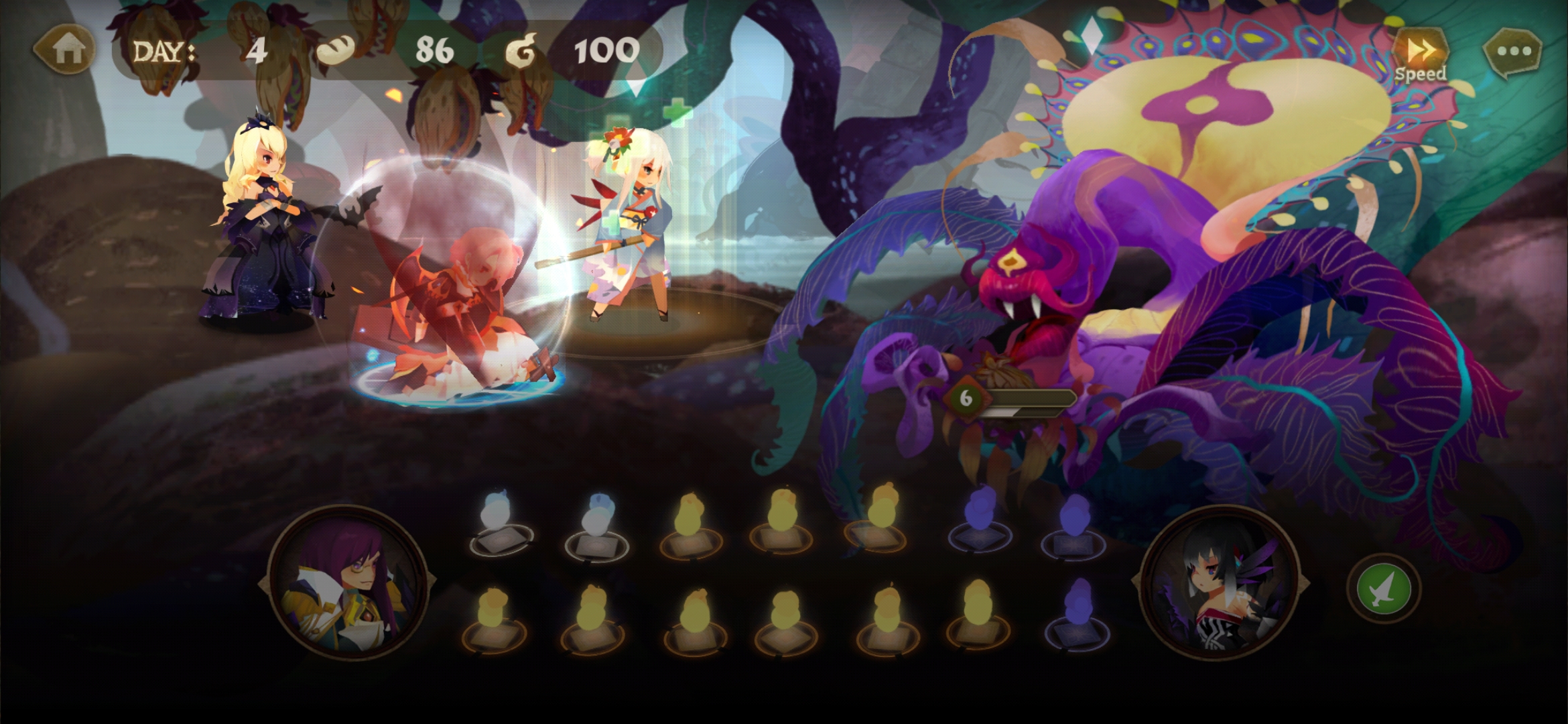Select the purple-haired hero portrait
Viewport: 1568px width, 724px height.
[346, 583]
